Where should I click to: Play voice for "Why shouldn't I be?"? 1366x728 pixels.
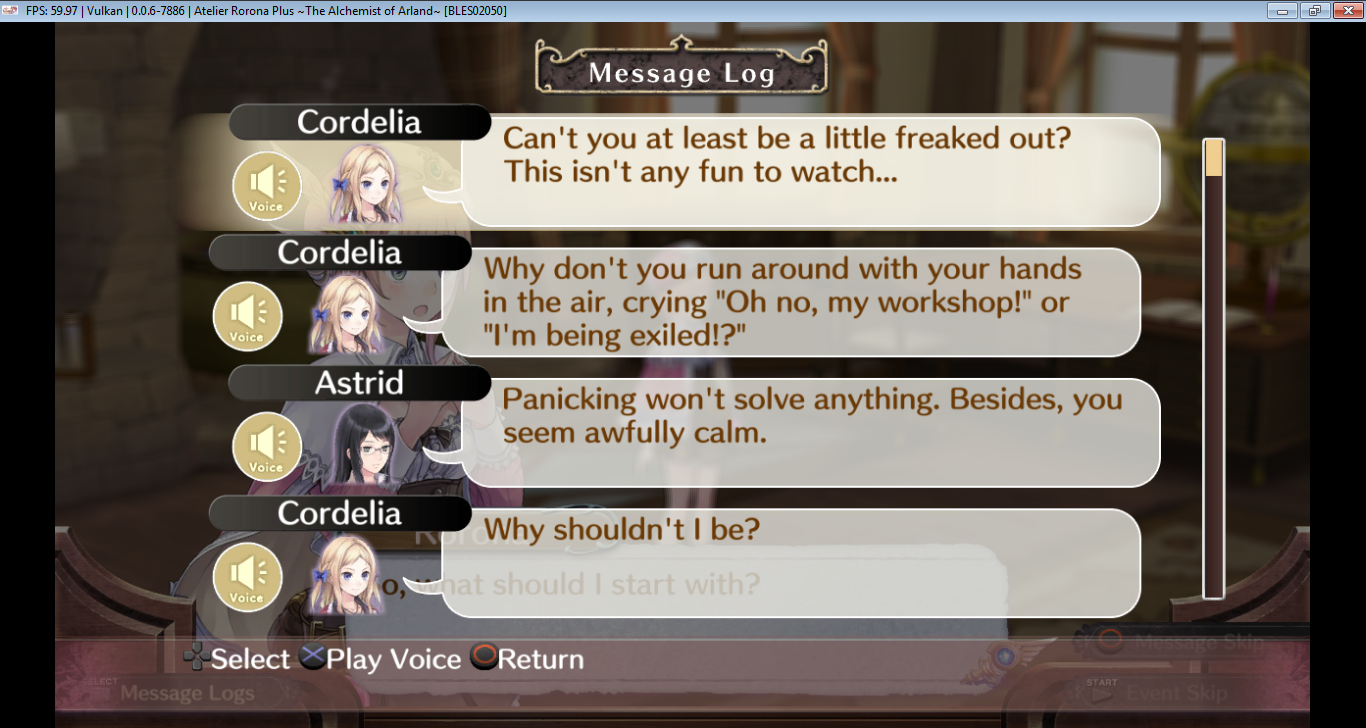247,578
